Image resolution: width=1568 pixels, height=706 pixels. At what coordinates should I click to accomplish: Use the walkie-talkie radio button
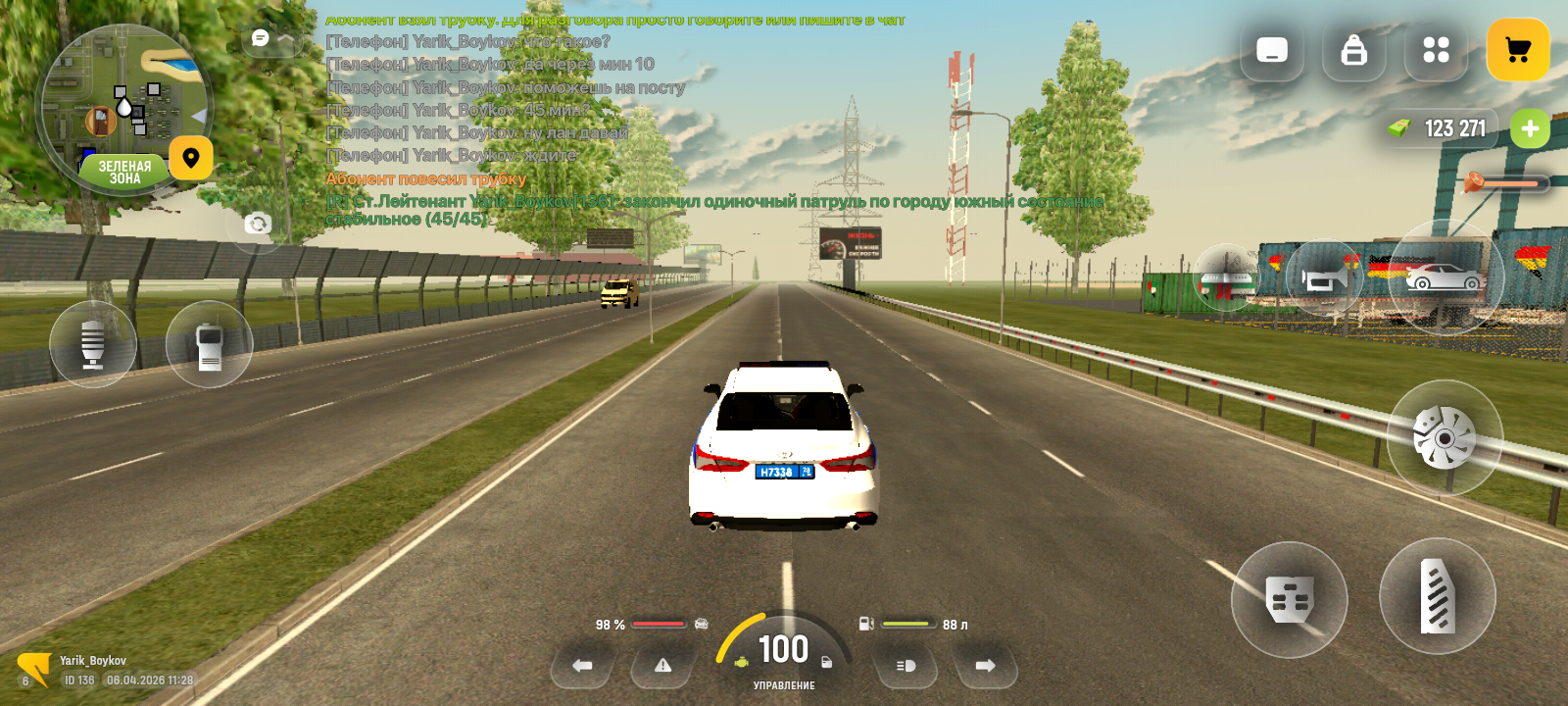coord(209,345)
